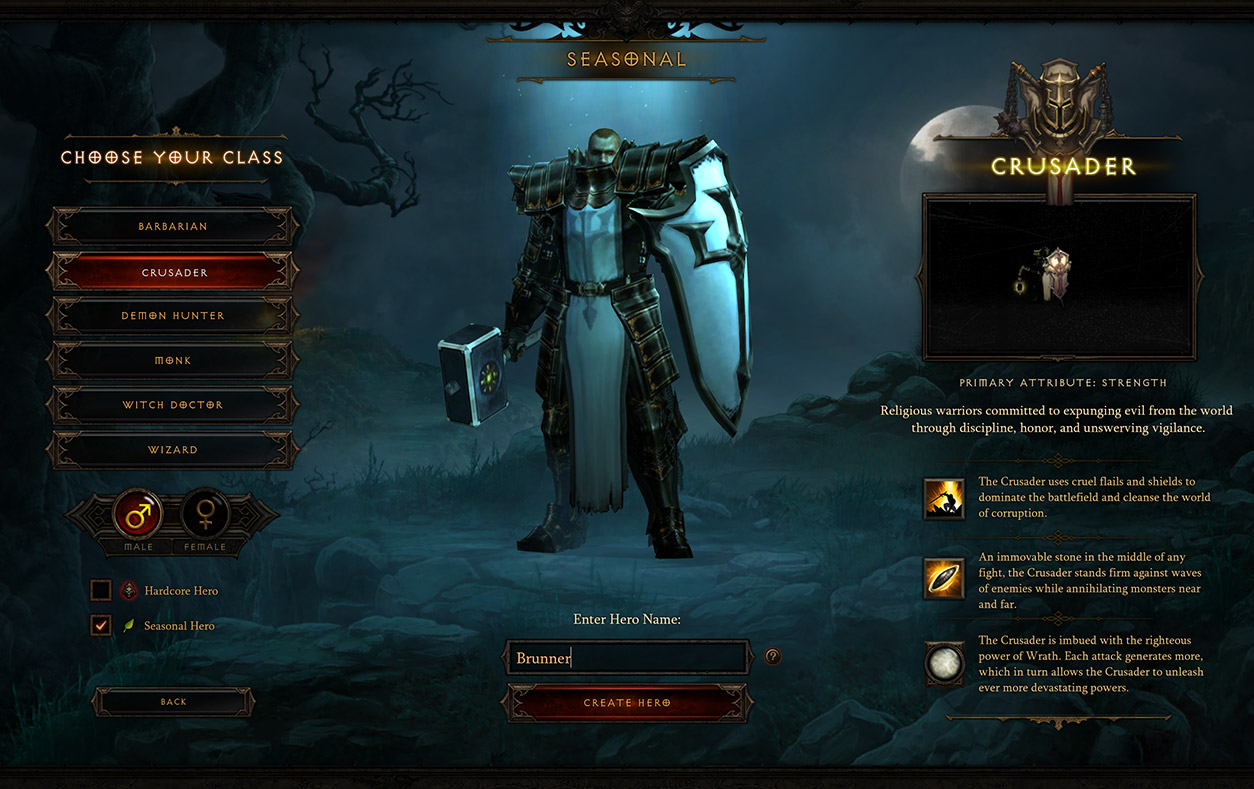The image size is (1254, 789).
Task: Select the Monk class
Action: pos(173,360)
